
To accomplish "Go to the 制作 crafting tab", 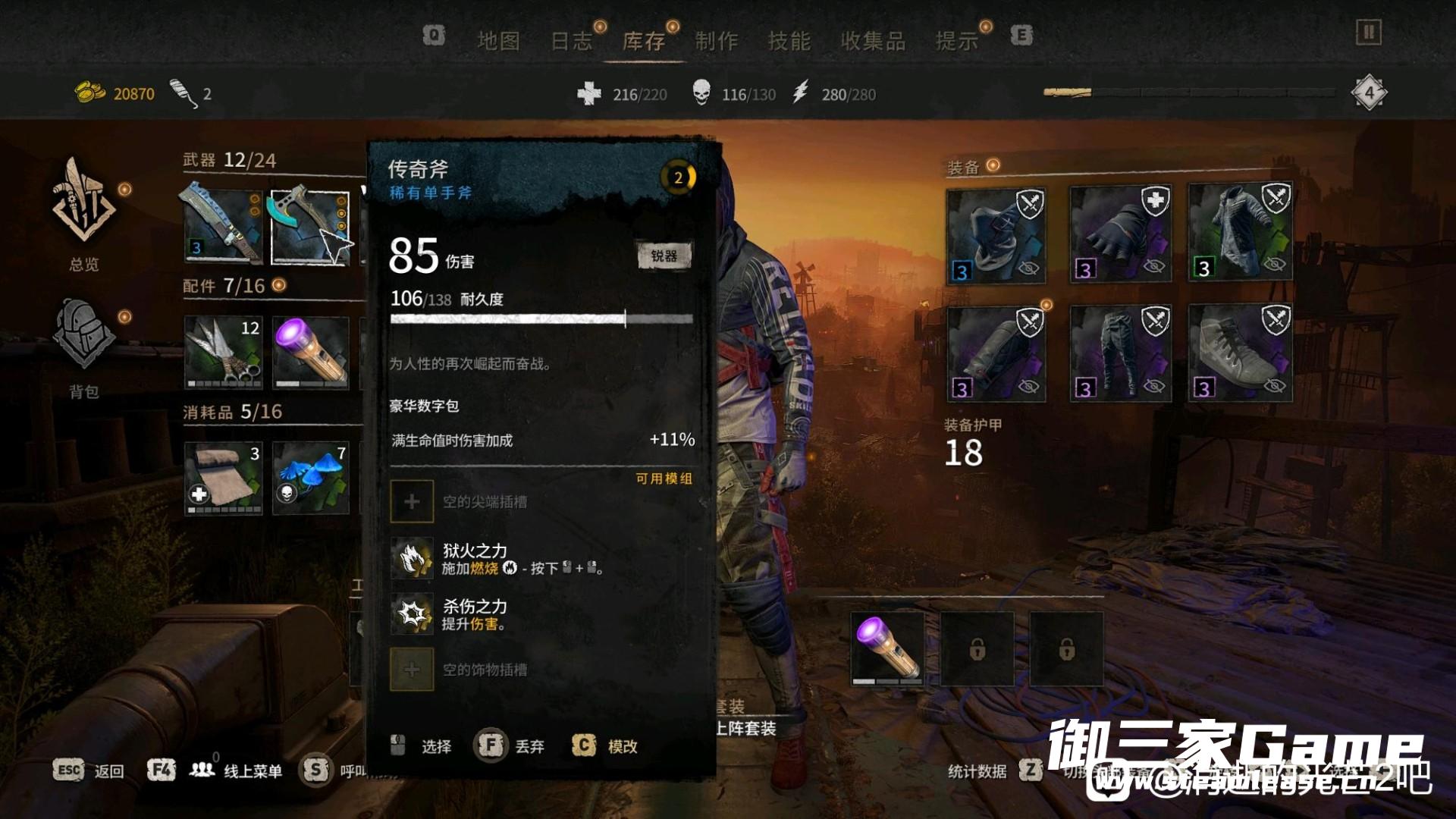I will point(717,41).
